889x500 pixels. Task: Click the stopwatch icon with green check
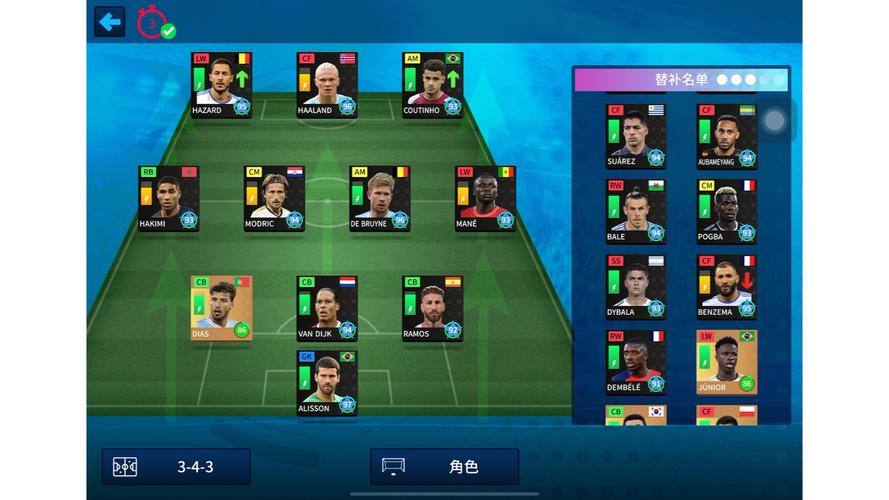(155, 22)
